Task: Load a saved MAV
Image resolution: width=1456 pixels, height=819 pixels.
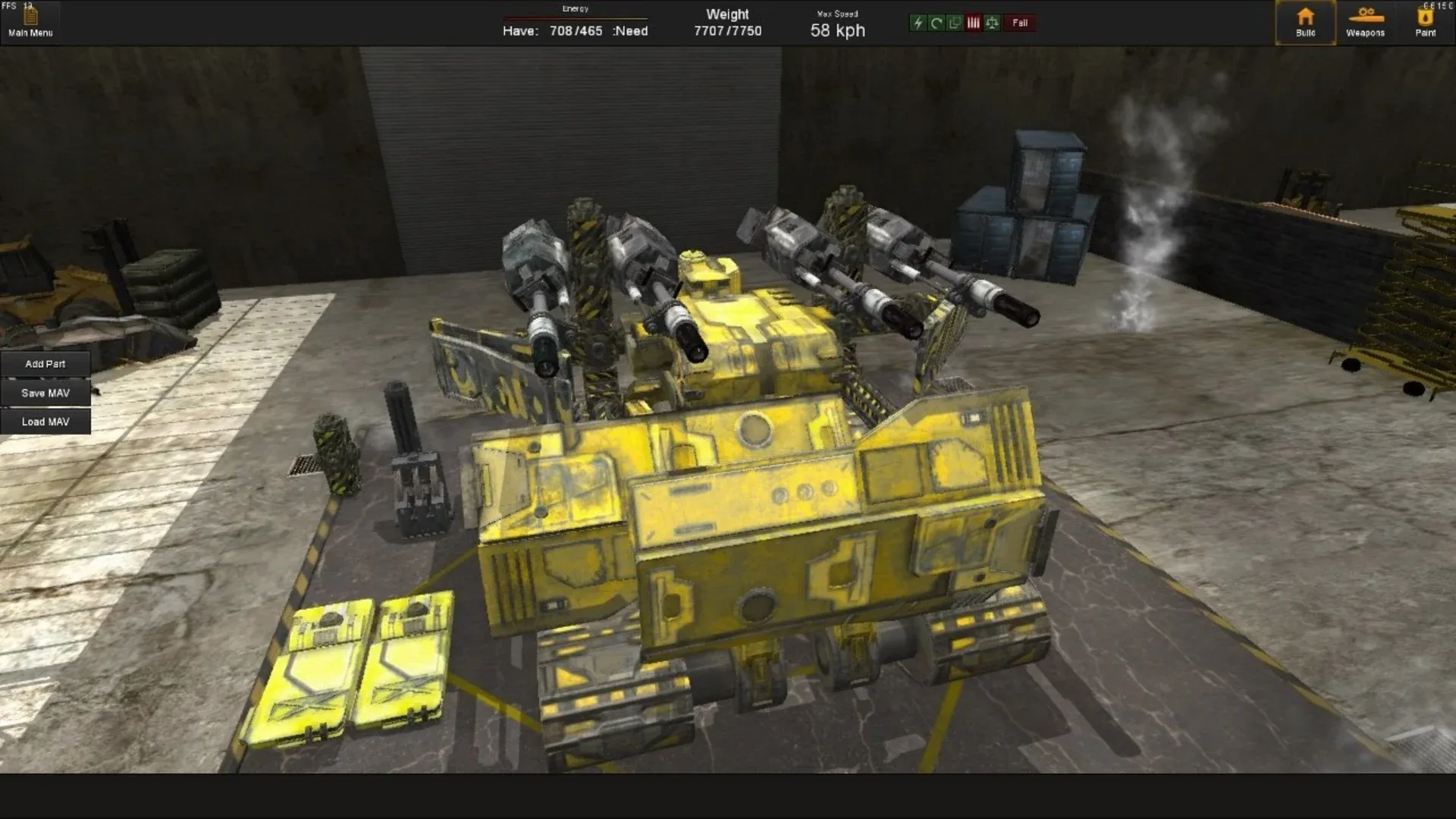Action: tap(45, 422)
